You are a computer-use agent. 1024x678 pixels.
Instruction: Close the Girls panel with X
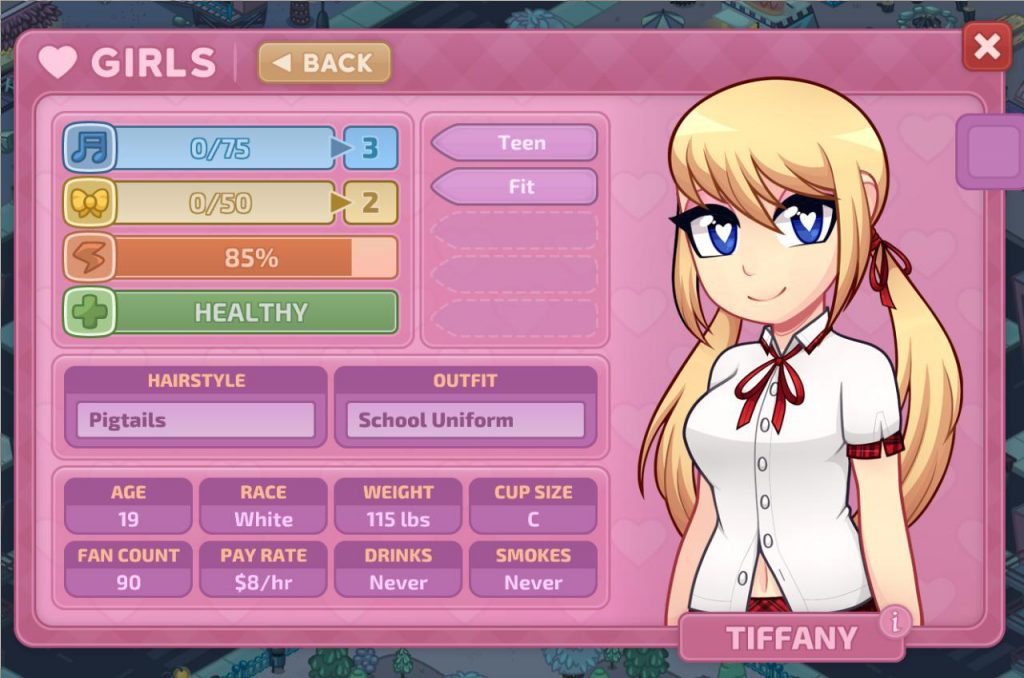point(986,47)
